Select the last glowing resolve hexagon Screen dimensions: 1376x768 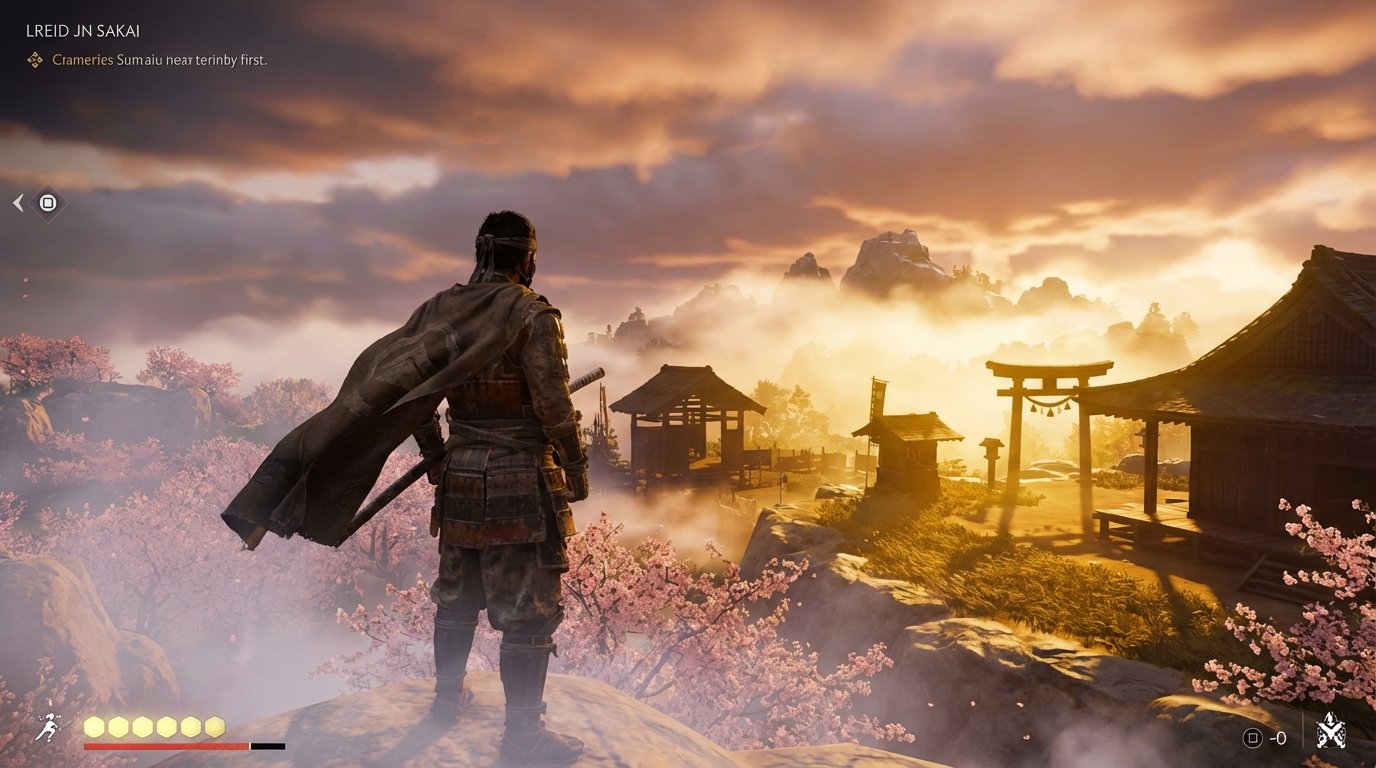(x=215, y=727)
